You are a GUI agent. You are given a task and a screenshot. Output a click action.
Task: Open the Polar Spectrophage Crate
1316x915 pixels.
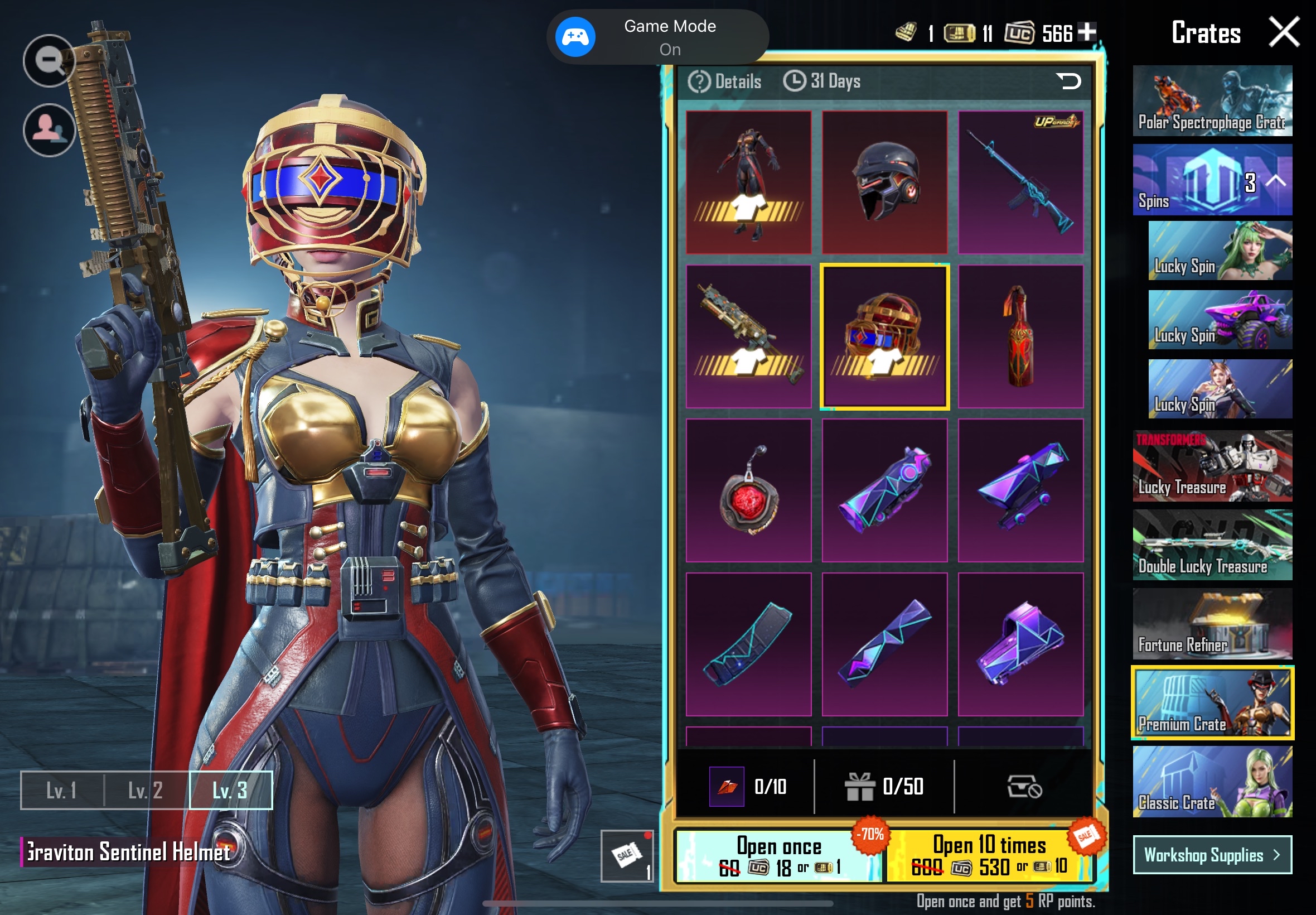[1212, 100]
